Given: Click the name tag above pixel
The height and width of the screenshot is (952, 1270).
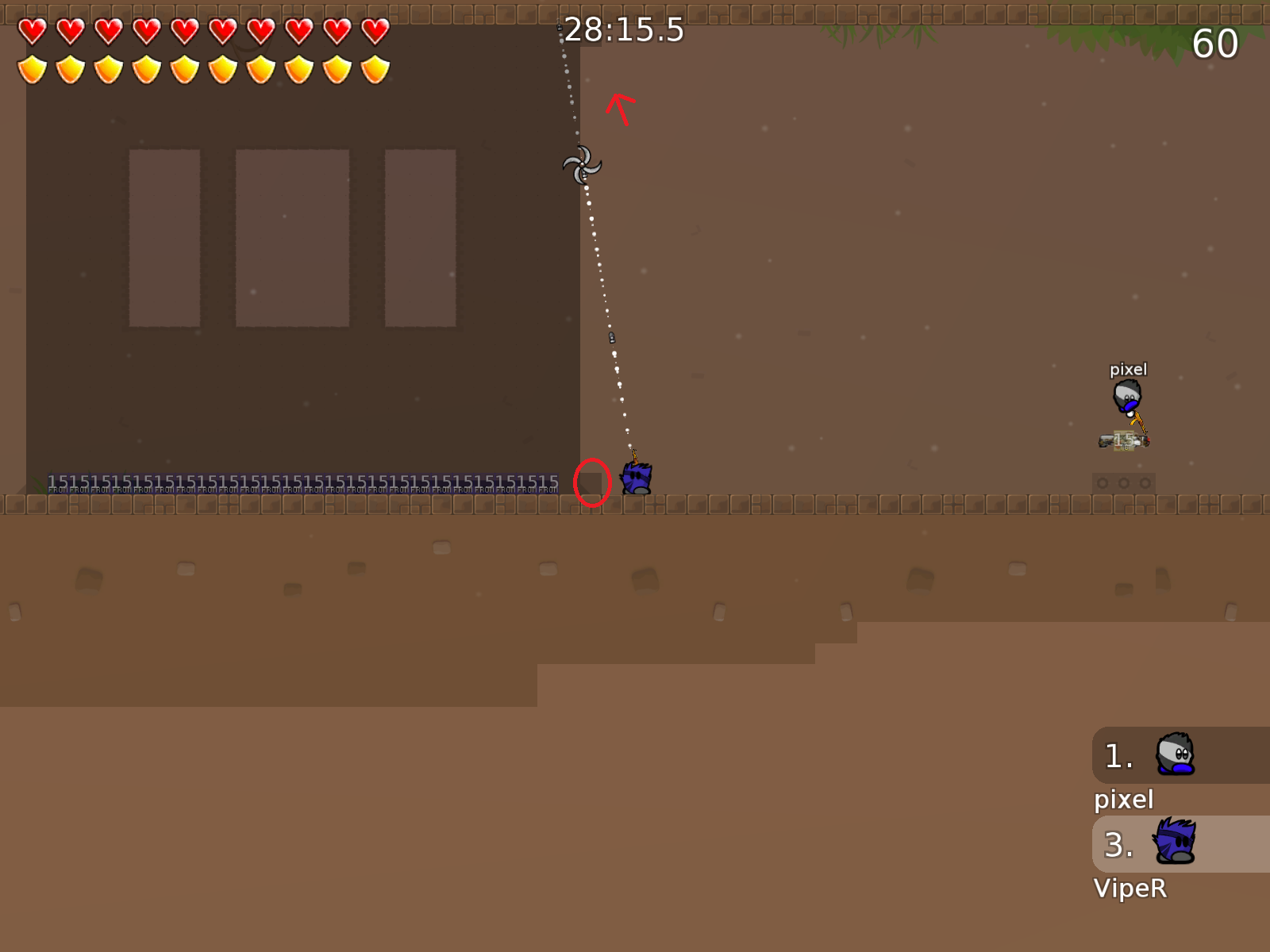Looking at the screenshot, I should tap(1128, 368).
